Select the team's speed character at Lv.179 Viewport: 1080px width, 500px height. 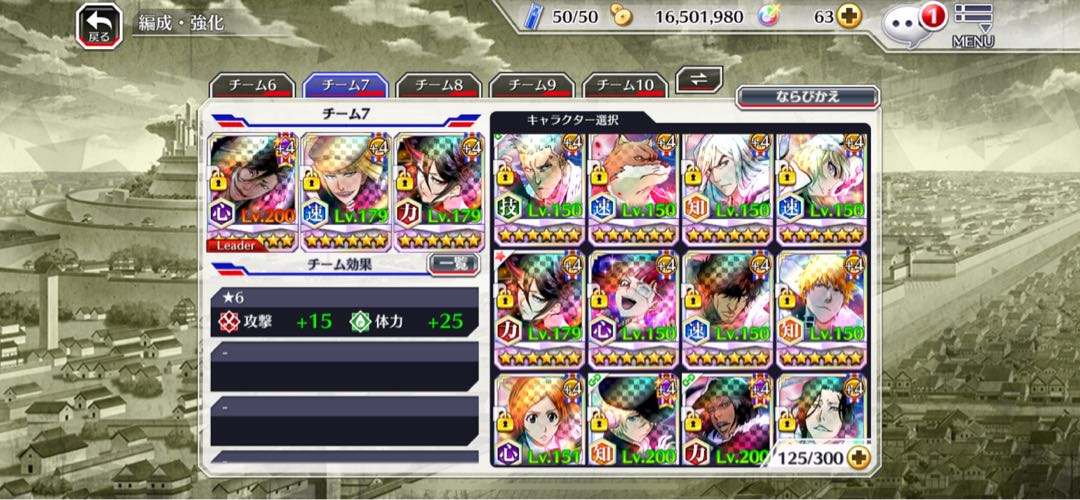click(x=345, y=190)
